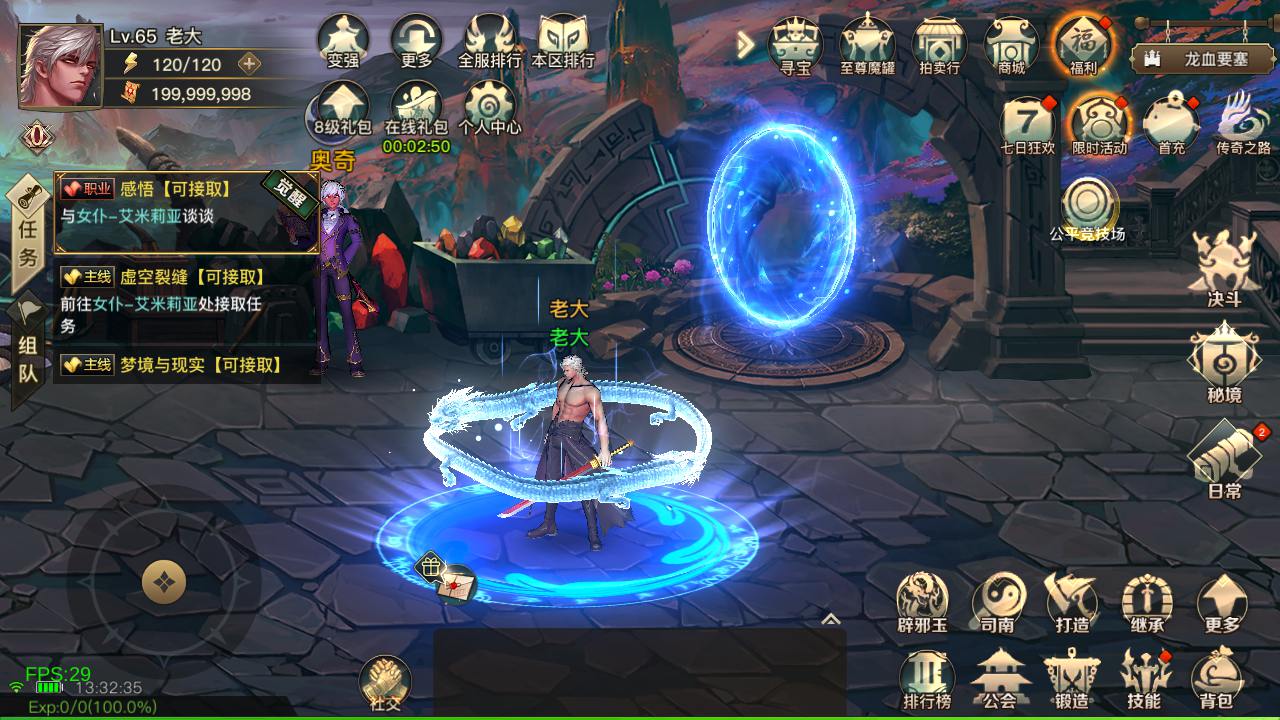Open the 七日狂欢 seven-day event
The image size is (1280, 720).
point(1028,124)
